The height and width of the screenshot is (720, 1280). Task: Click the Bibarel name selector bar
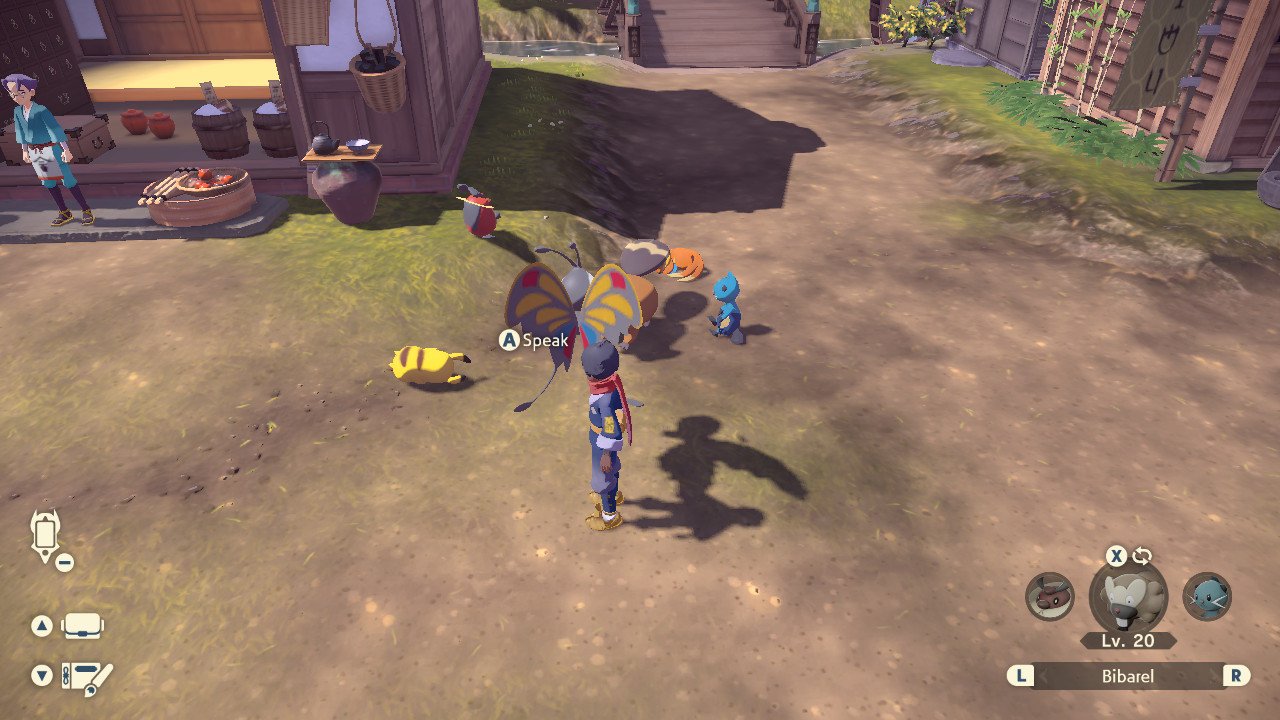click(1128, 676)
